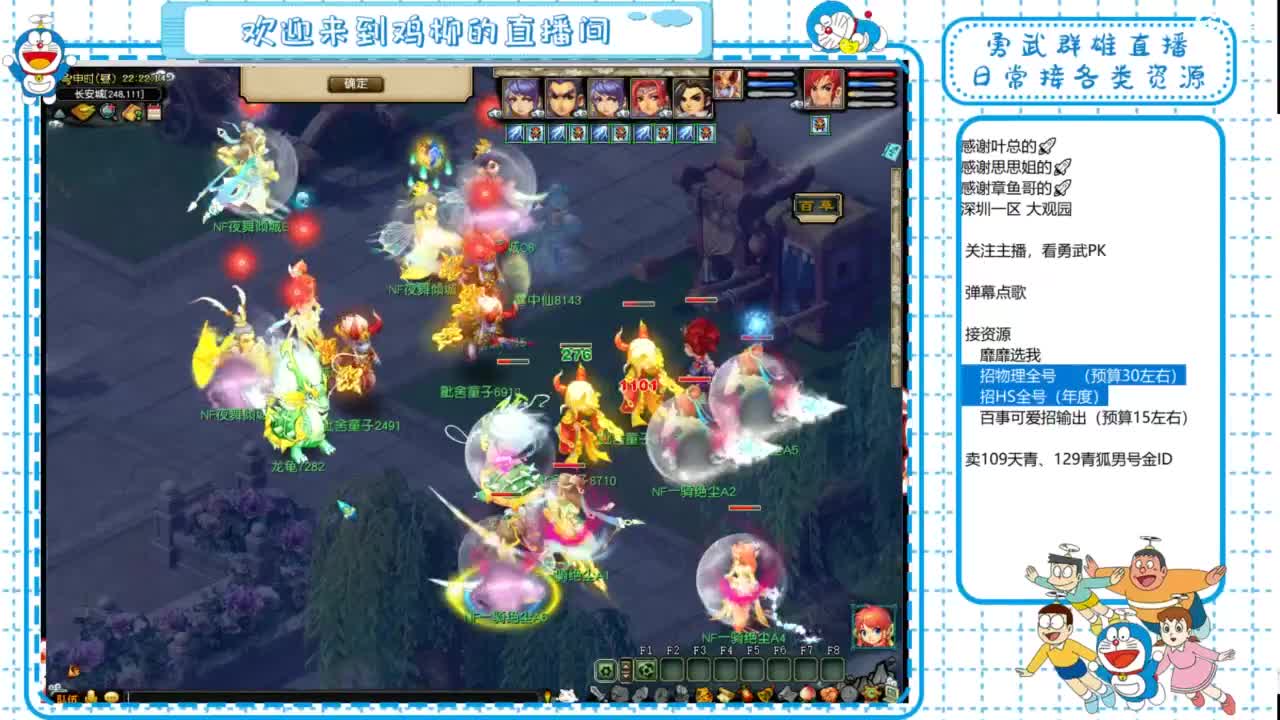The image size is (1280, 720).
Task: Collapse the skill bar with the down arrow
Action: coord(625,677)
